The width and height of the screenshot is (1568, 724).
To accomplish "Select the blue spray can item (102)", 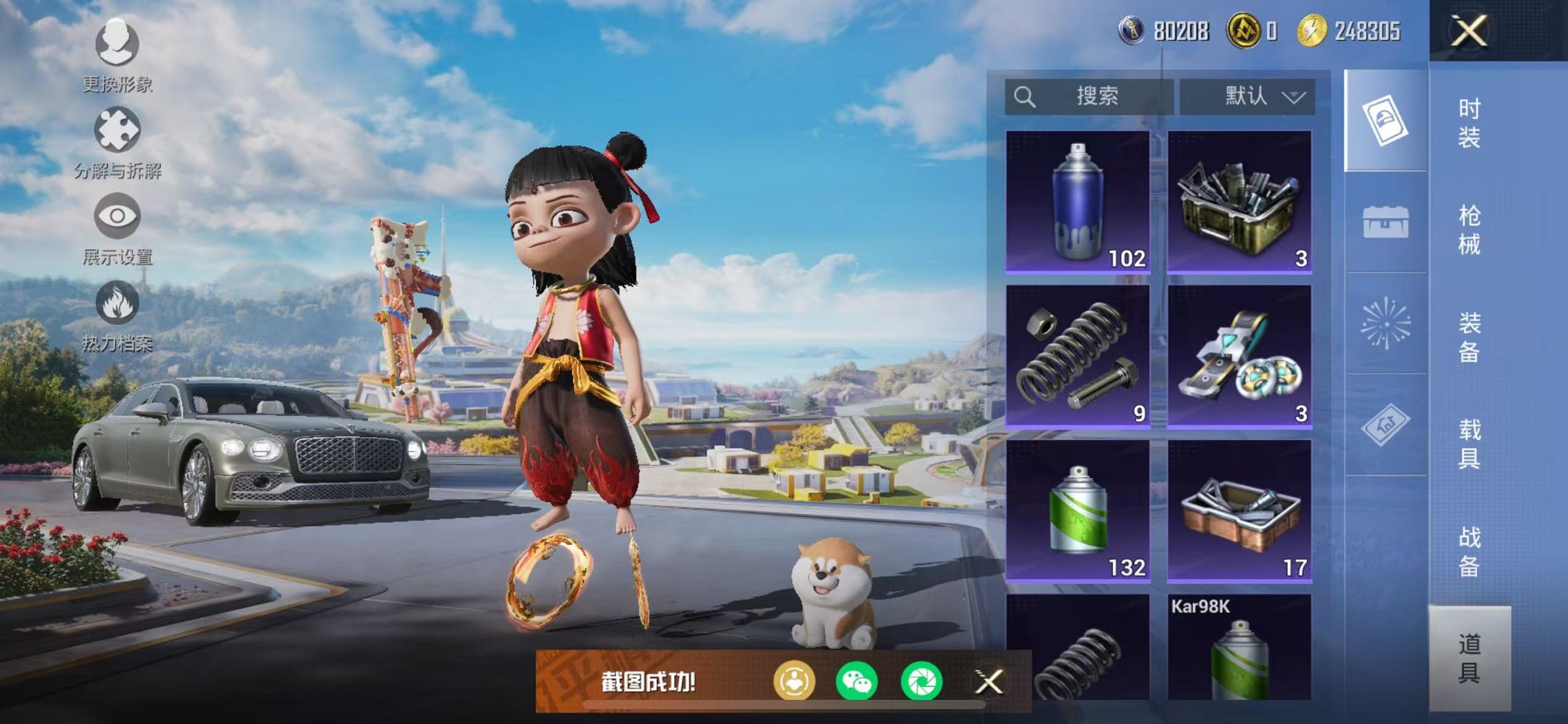I will [1078, 202].
